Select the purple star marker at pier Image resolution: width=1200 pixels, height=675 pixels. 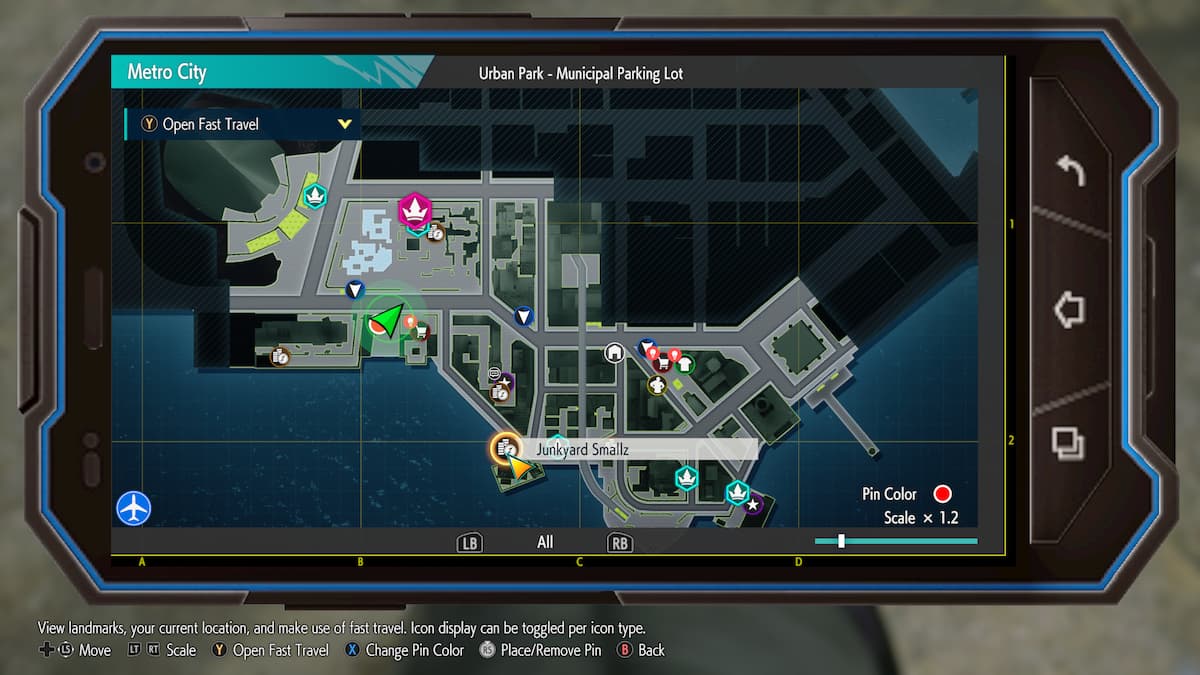tap(752, 505)
